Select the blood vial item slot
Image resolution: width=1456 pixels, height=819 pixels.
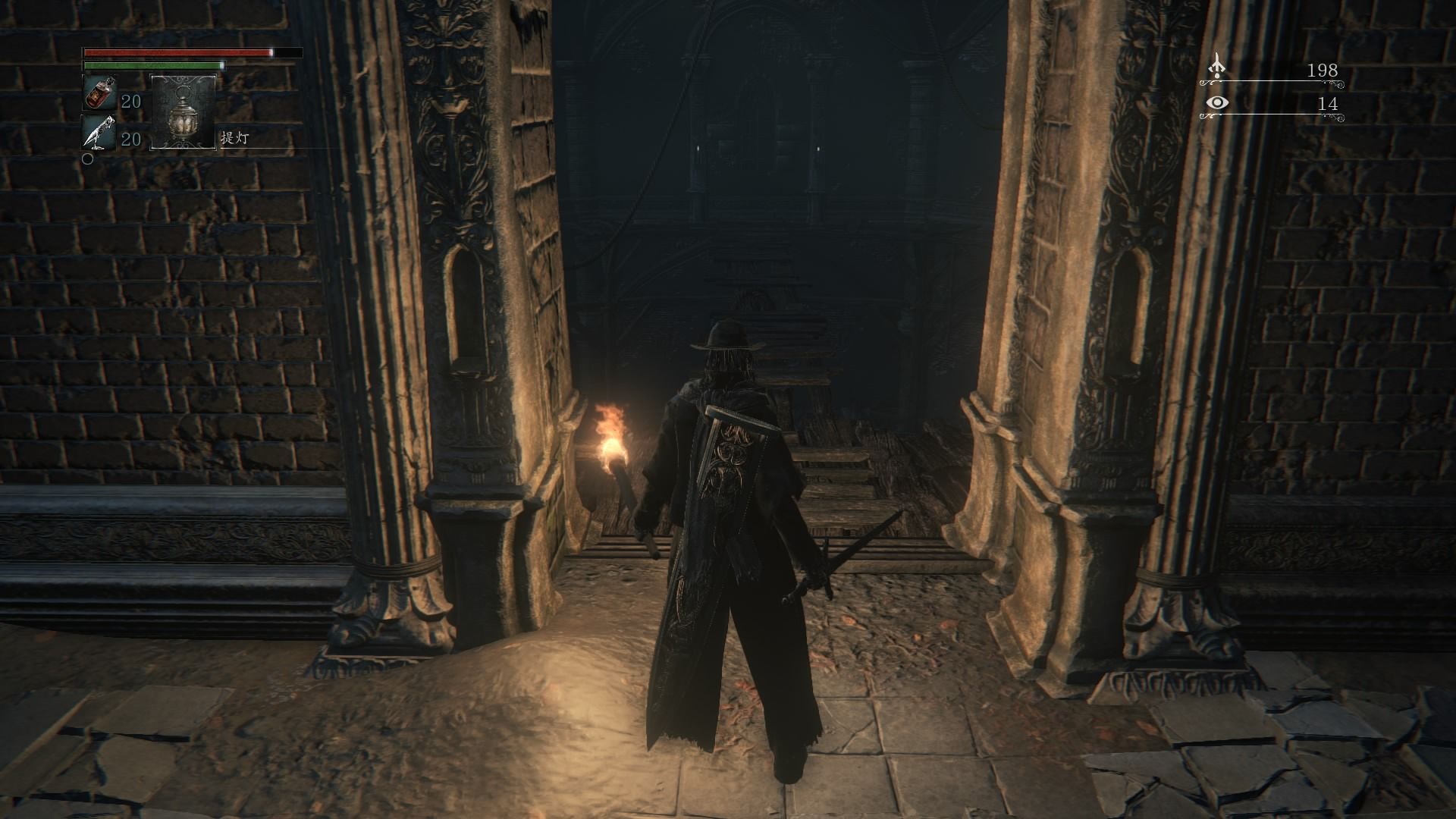pos(99,93)
